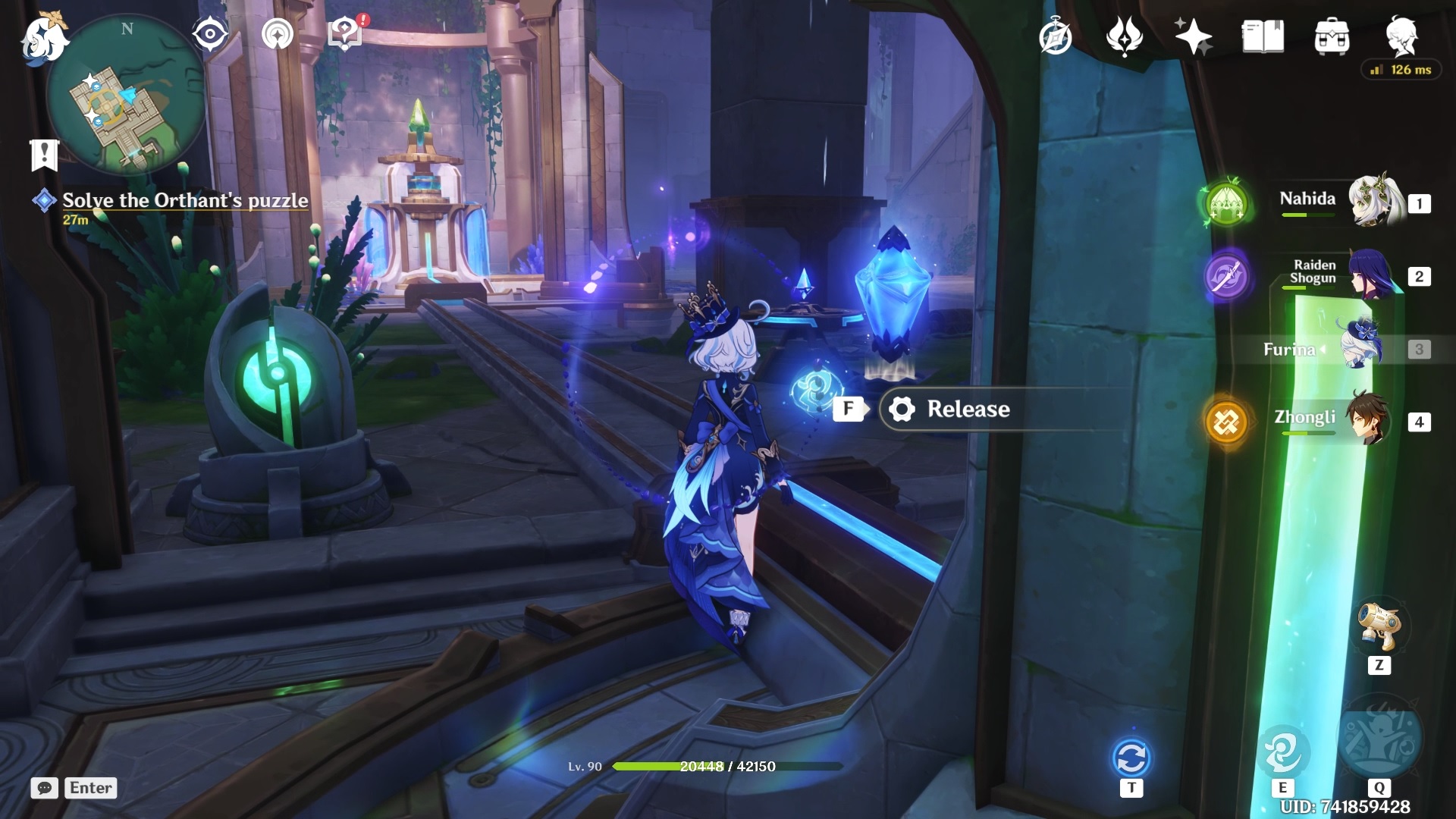Open the quest log bookmark icon
The height and width of the screenshot is (819, 1456).
pyautogui.click(x=44, y=154)
